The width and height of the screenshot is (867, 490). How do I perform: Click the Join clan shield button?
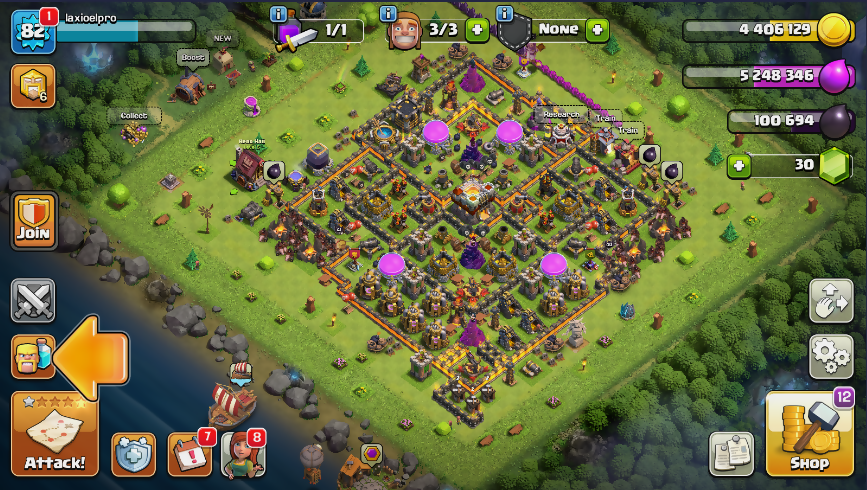pyautogui.click(x=33, y=220)
